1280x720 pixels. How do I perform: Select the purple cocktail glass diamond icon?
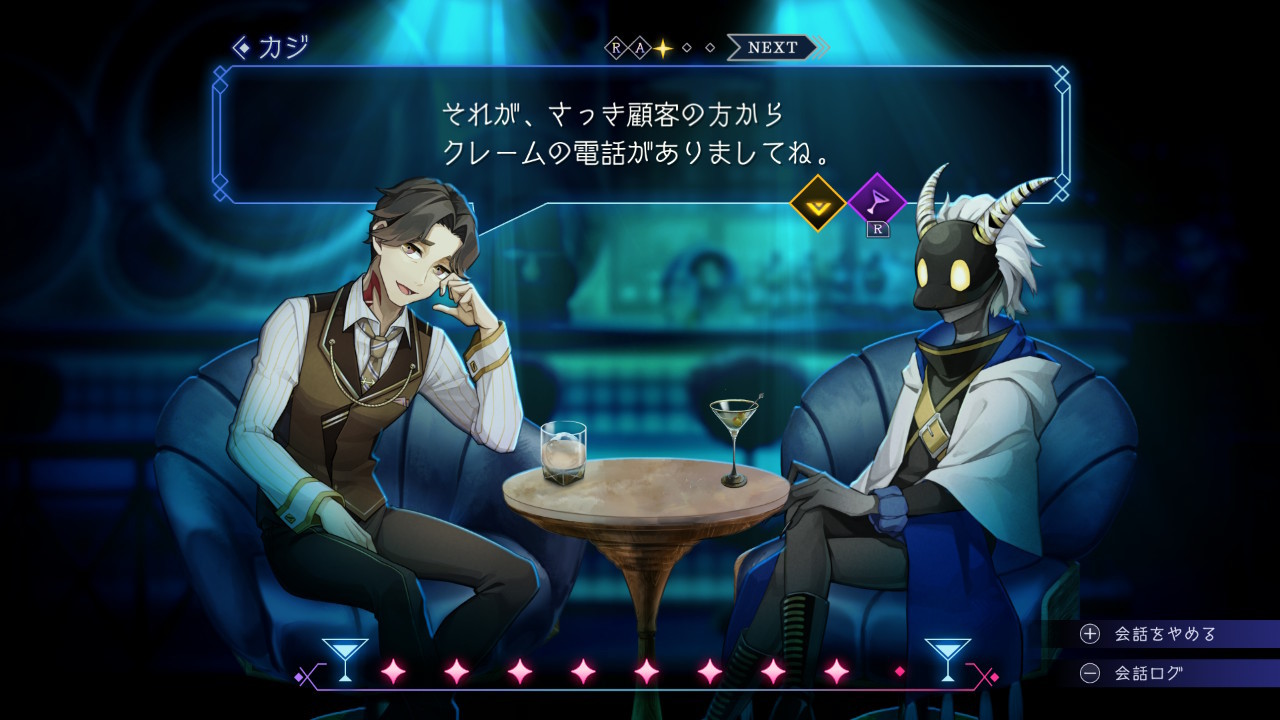point(876,203)
